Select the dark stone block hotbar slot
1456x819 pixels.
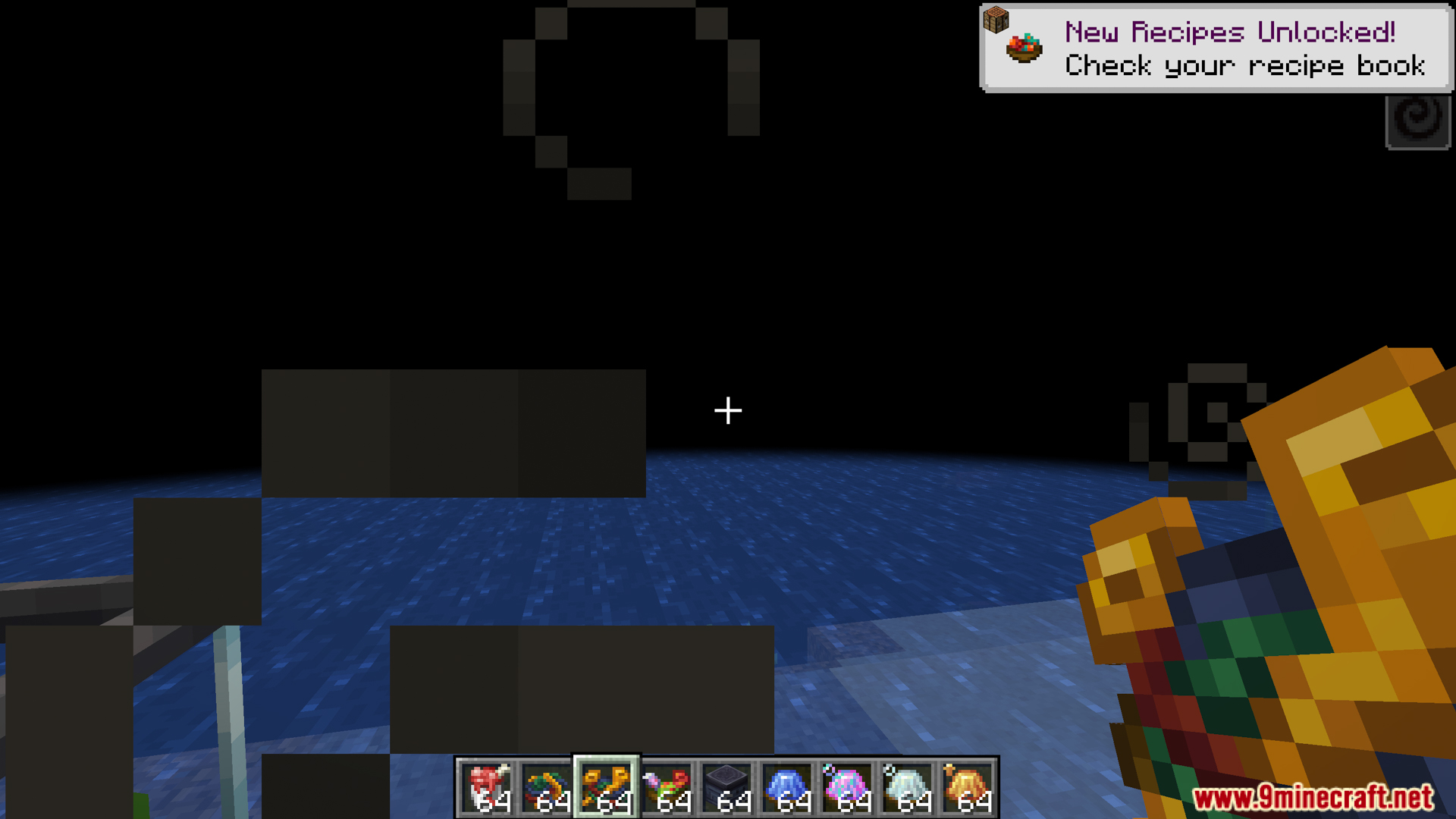[727, 787]
